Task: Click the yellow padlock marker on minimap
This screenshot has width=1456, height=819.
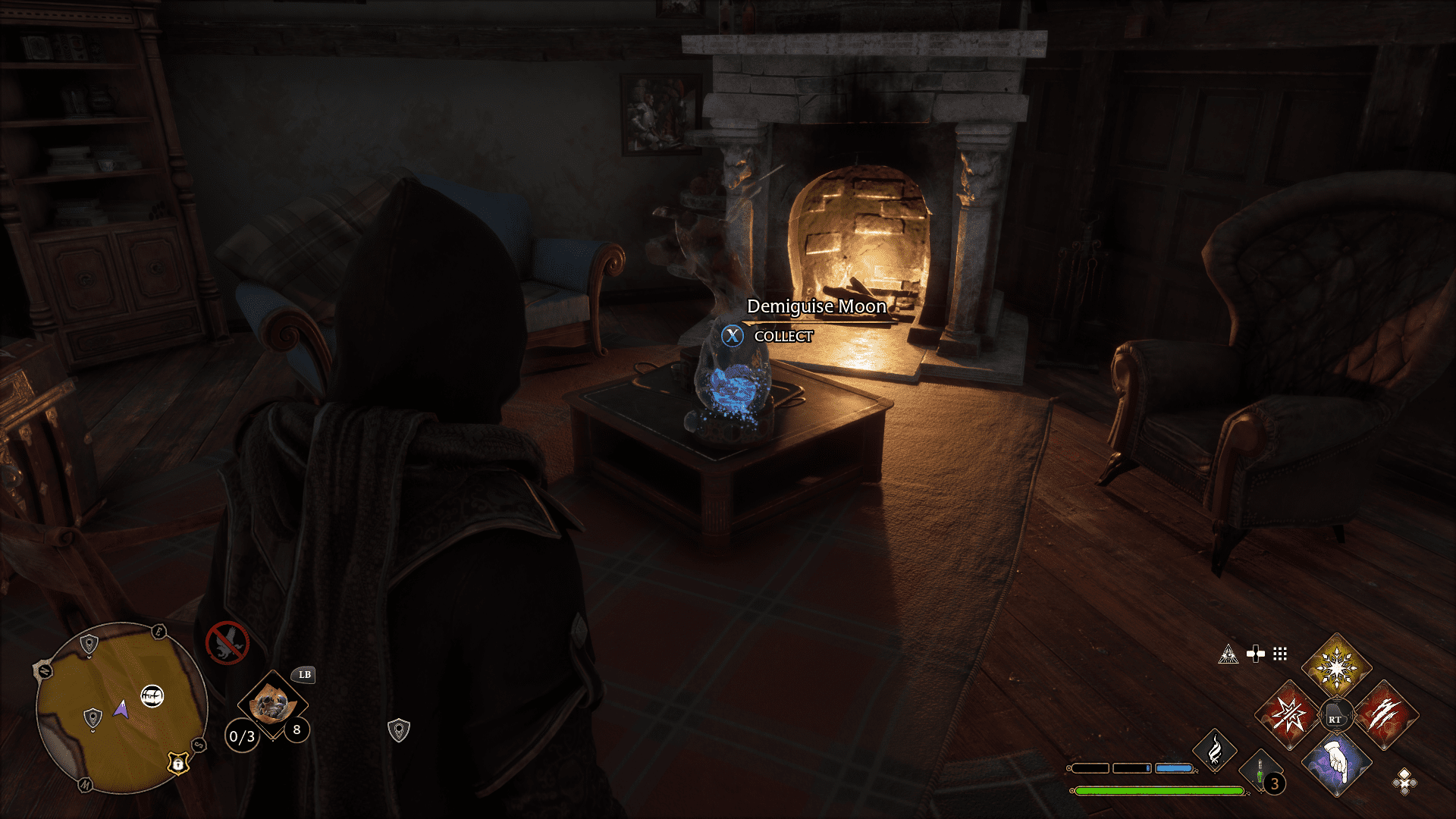Action: pyautogui.click(x=177, y=763)
